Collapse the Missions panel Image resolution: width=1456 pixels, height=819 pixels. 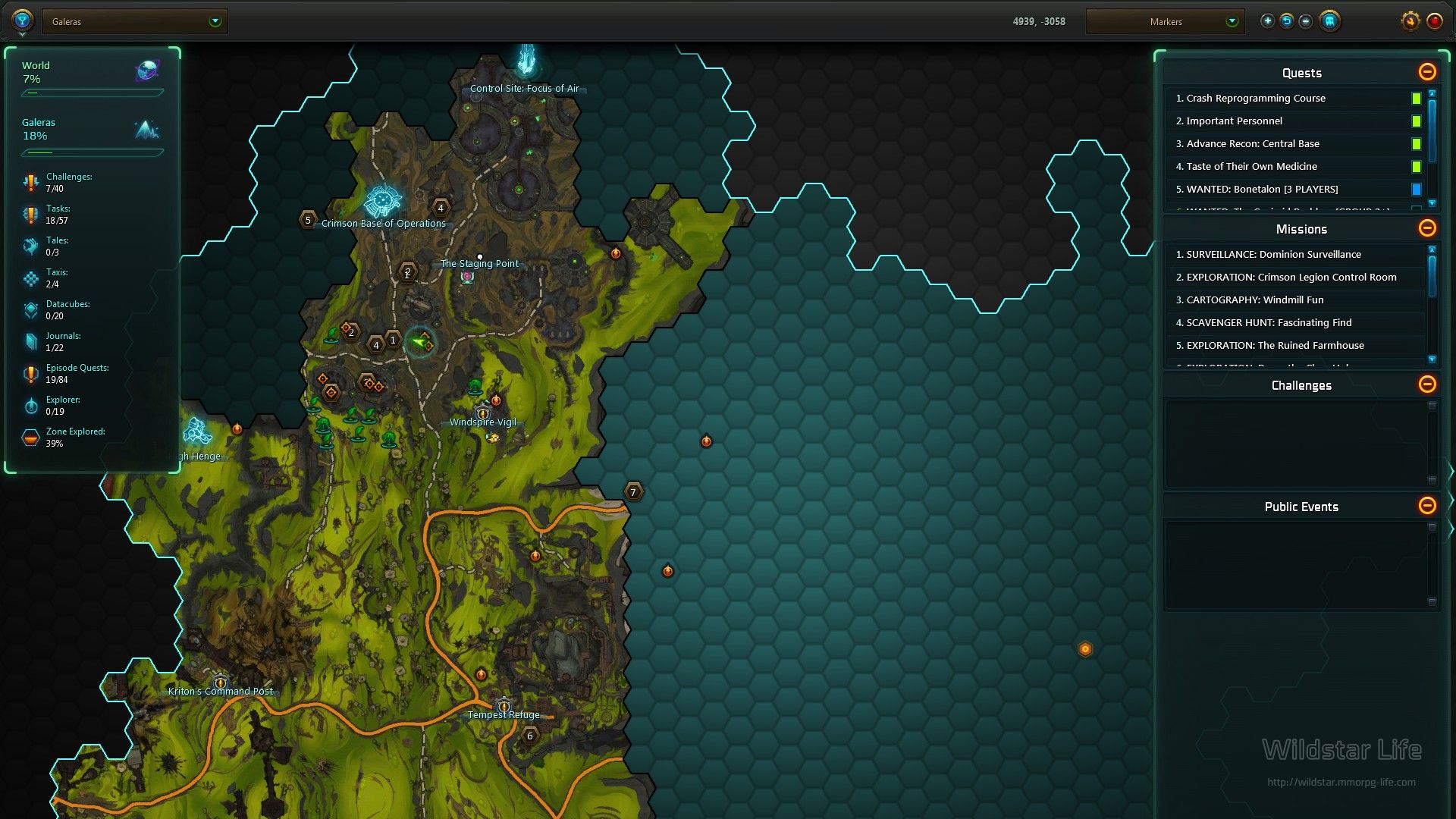1427,228
